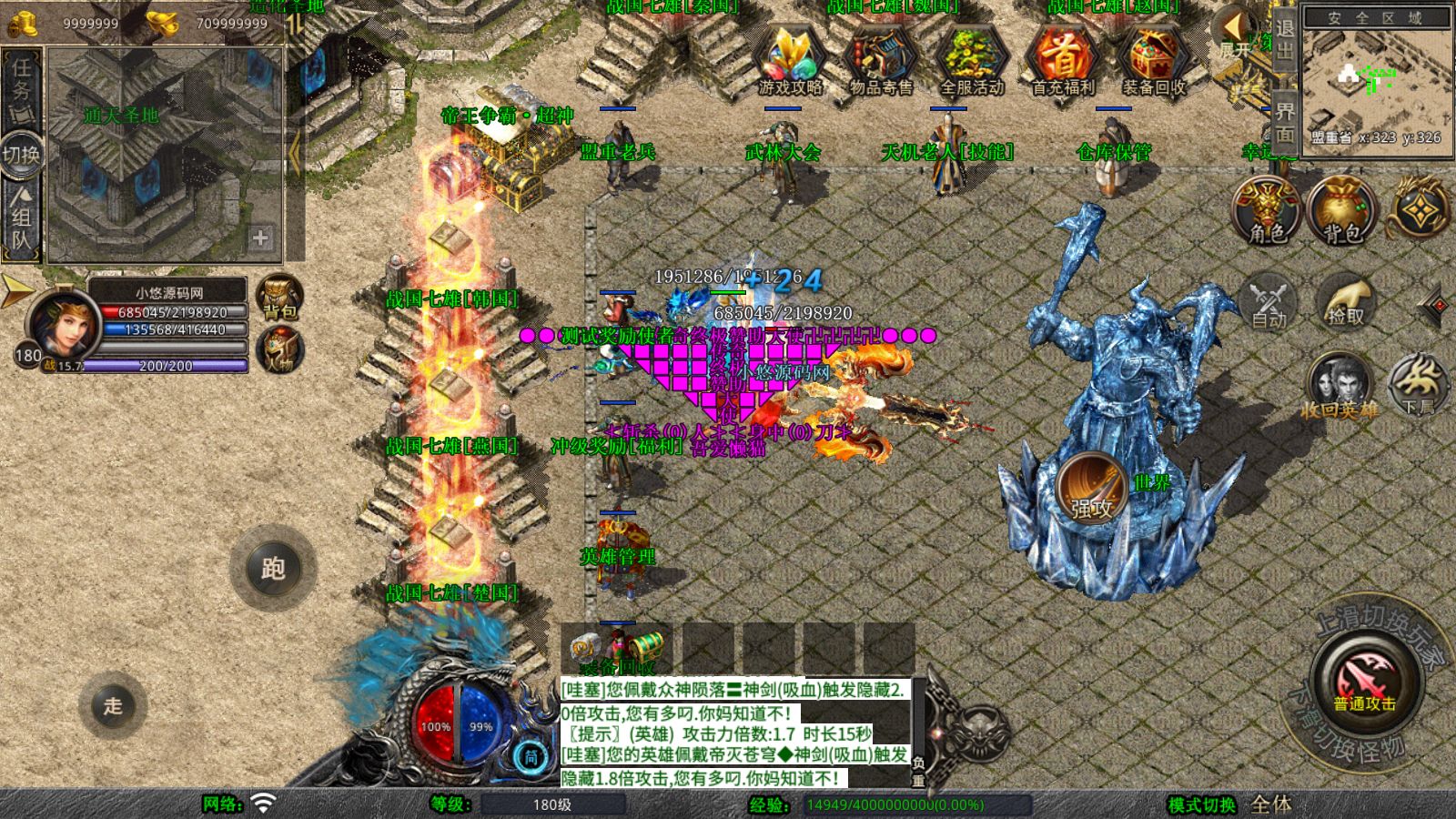The width and height of the screenshot is (1456, 819).
Task: Show the 全服活动 server events
Action: [x=971, y=59]
